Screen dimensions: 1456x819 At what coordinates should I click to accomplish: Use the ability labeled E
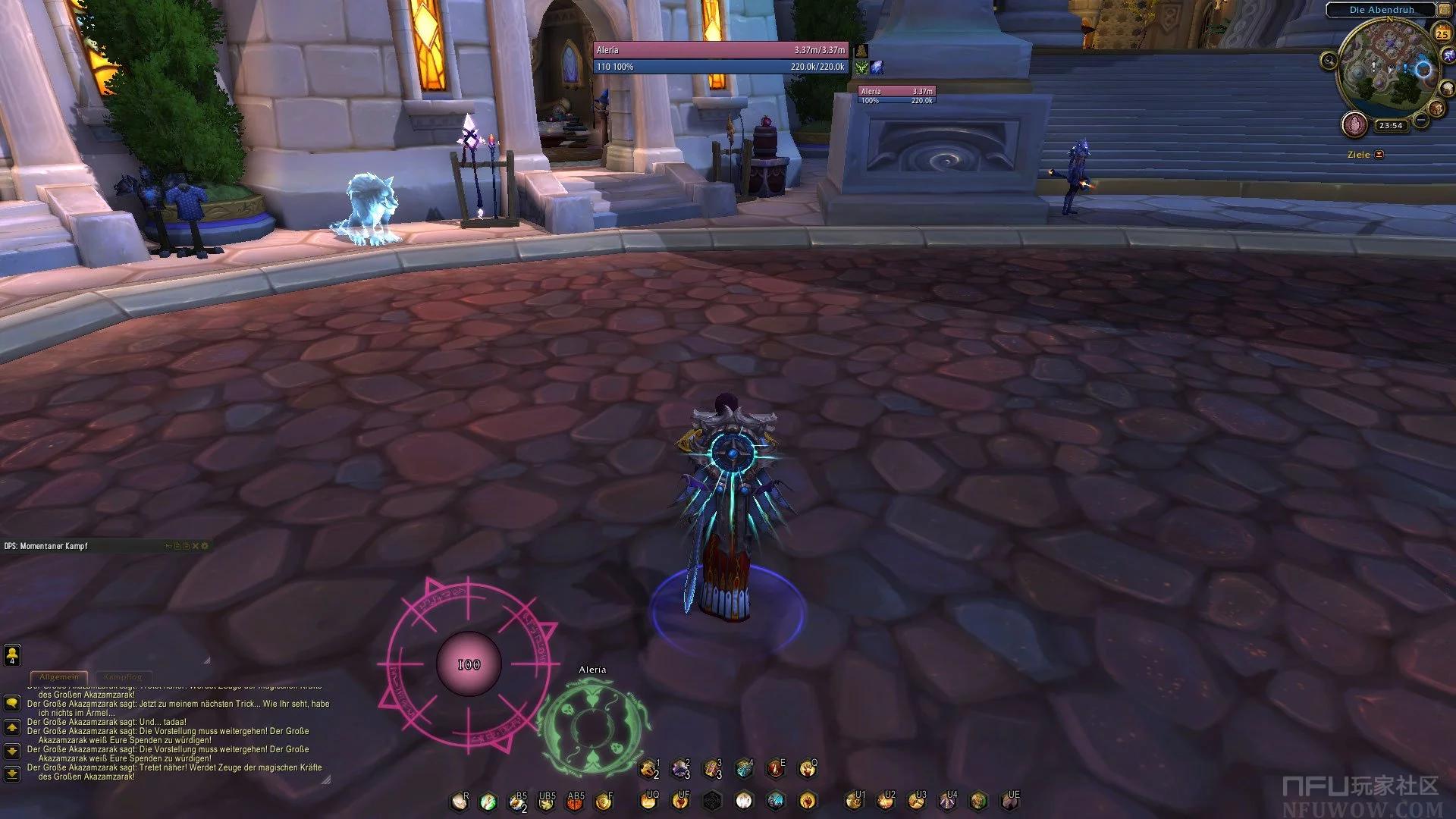[775, 770]
